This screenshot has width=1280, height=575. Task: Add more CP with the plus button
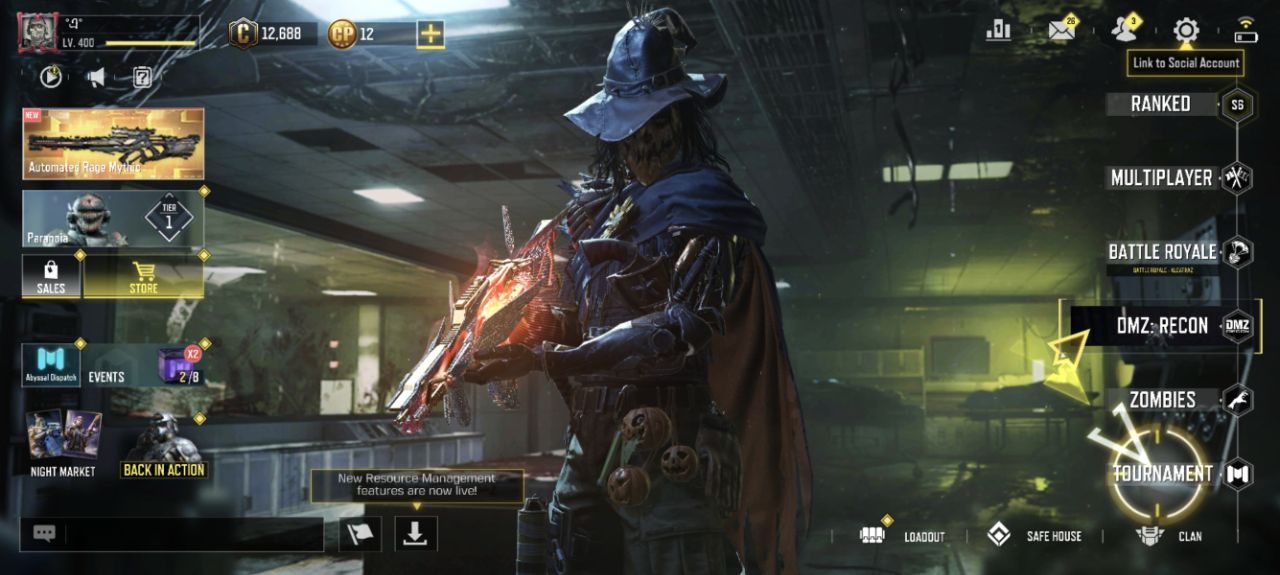tap(430, 34)
